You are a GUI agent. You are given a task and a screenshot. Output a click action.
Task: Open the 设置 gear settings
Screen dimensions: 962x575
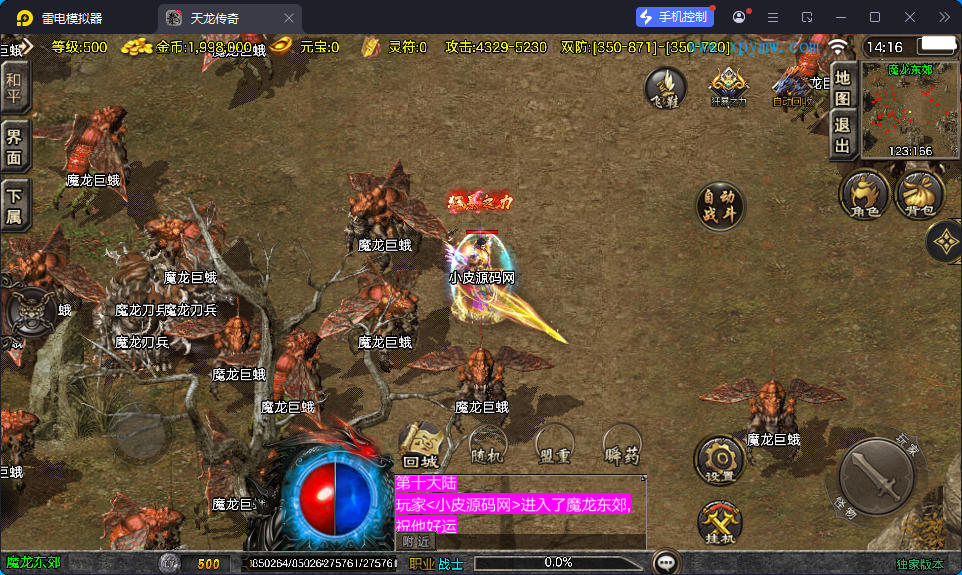[x=719, y=460]
